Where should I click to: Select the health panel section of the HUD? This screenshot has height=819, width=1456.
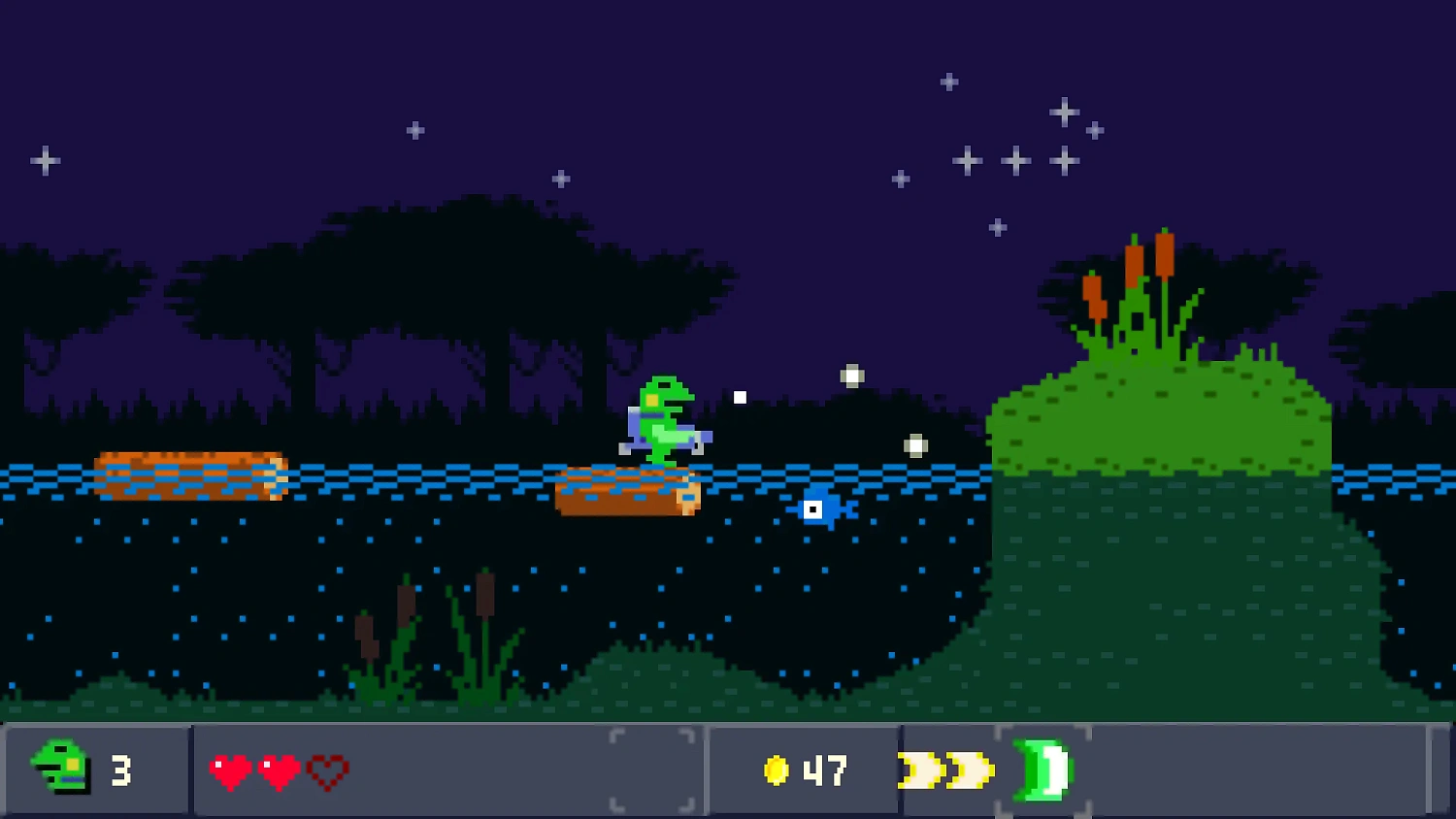447,770
